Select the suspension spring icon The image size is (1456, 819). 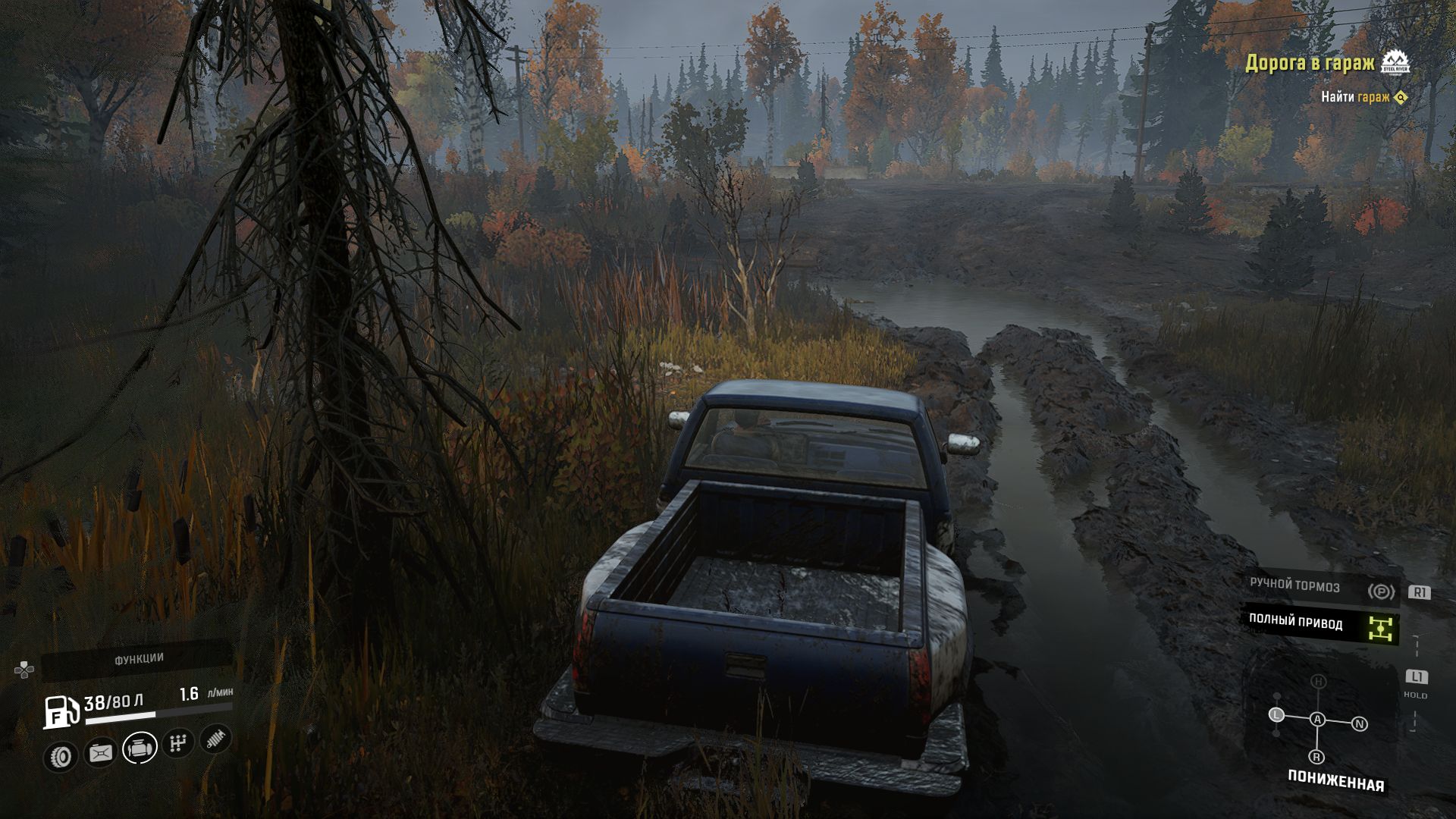click(x=215, y=739)
